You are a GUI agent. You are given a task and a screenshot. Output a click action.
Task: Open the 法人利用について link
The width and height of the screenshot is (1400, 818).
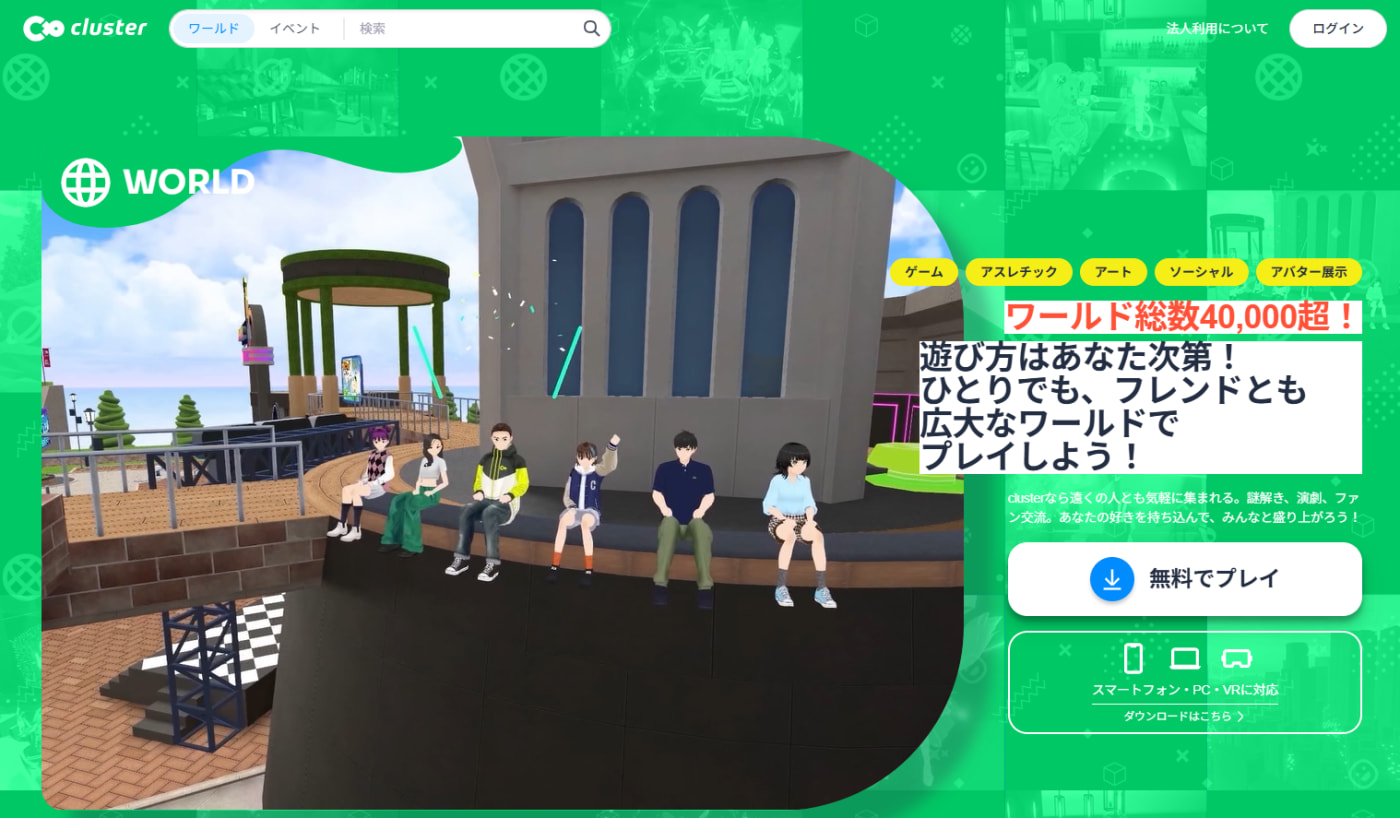pyautogui.click(x=1217, y=28)
